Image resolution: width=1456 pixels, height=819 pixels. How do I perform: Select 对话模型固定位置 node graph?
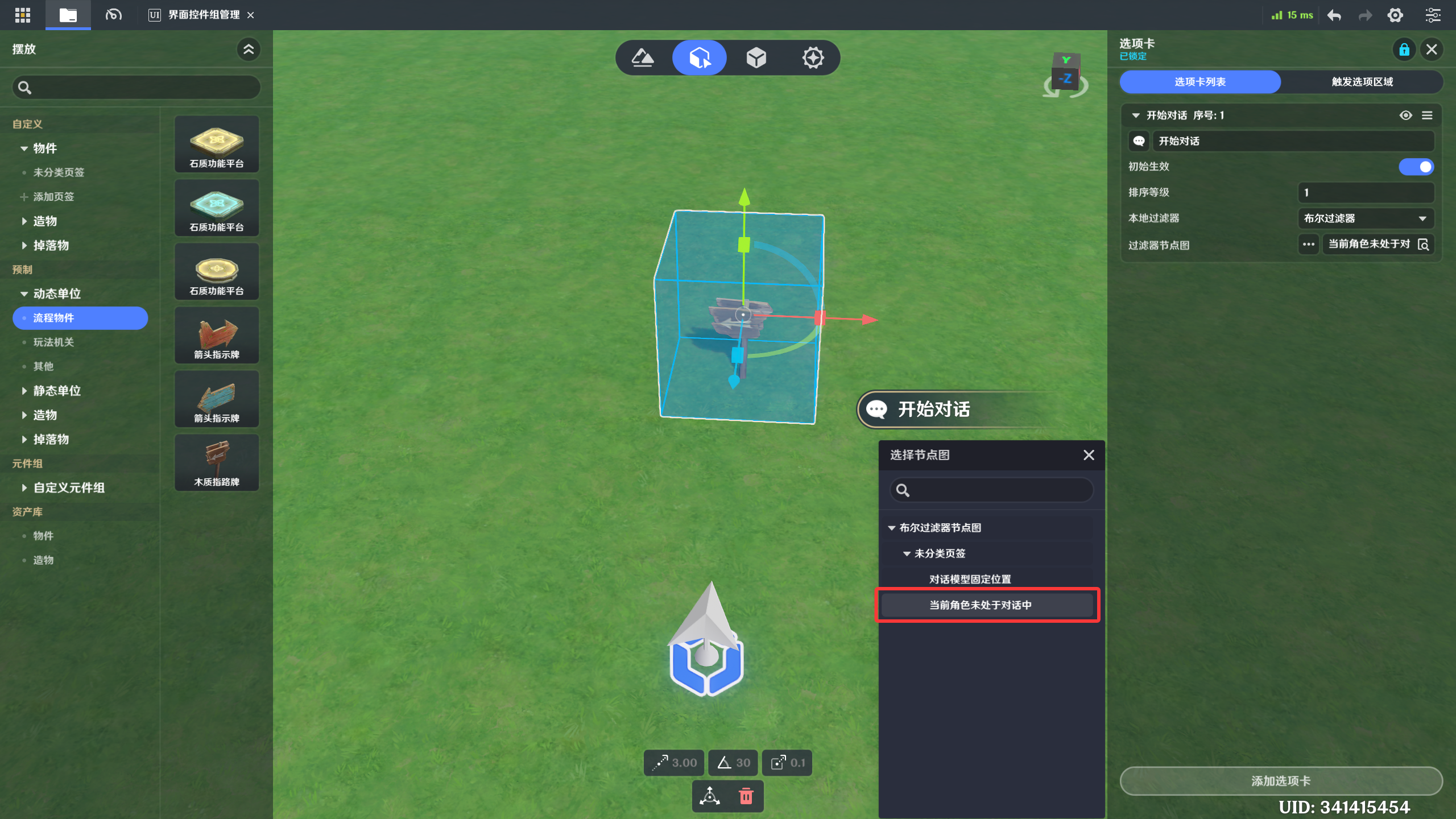pos(970,579)
